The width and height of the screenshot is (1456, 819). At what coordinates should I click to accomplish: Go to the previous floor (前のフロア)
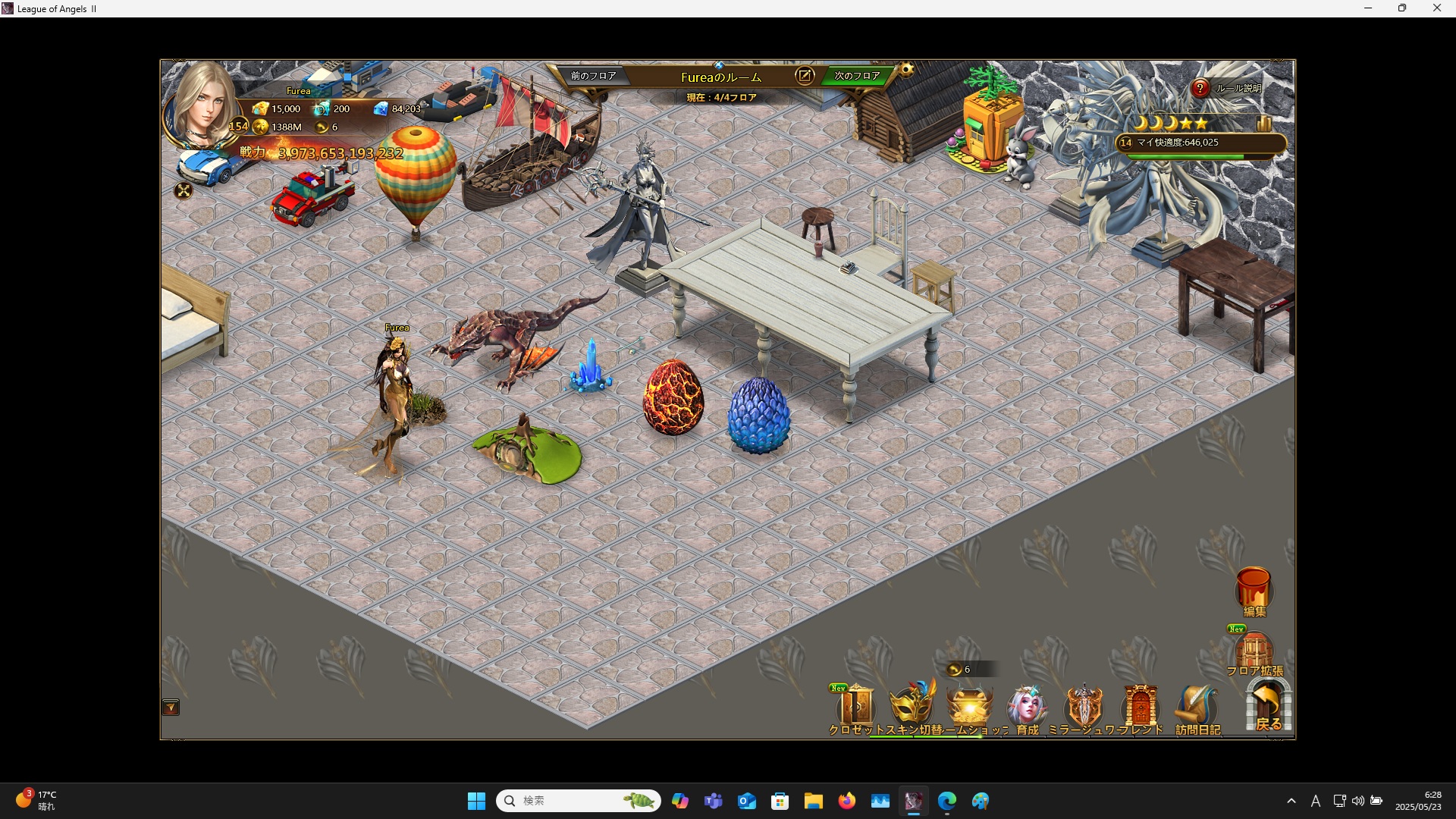coord(593,76)
